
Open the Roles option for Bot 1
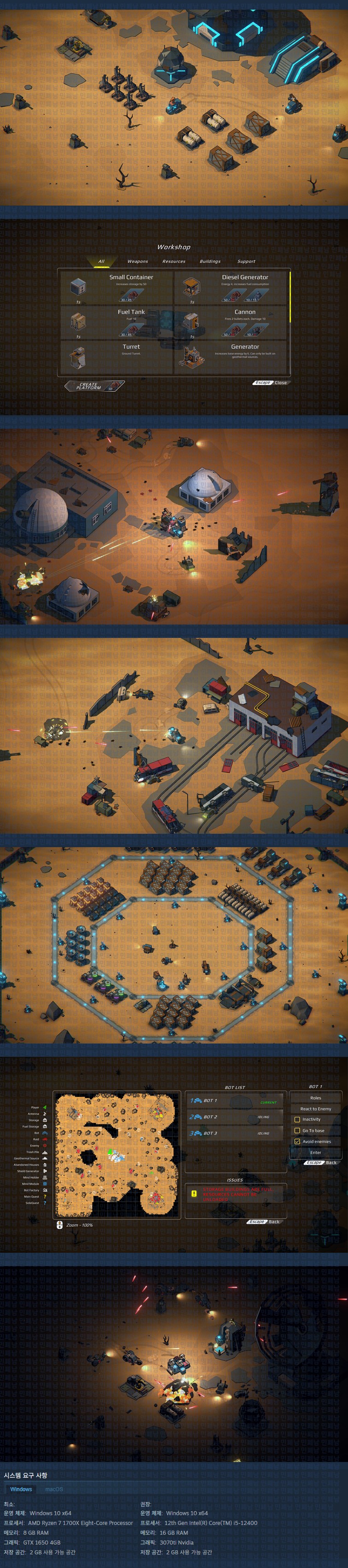pyautogui.click(x=315, y=1098)
